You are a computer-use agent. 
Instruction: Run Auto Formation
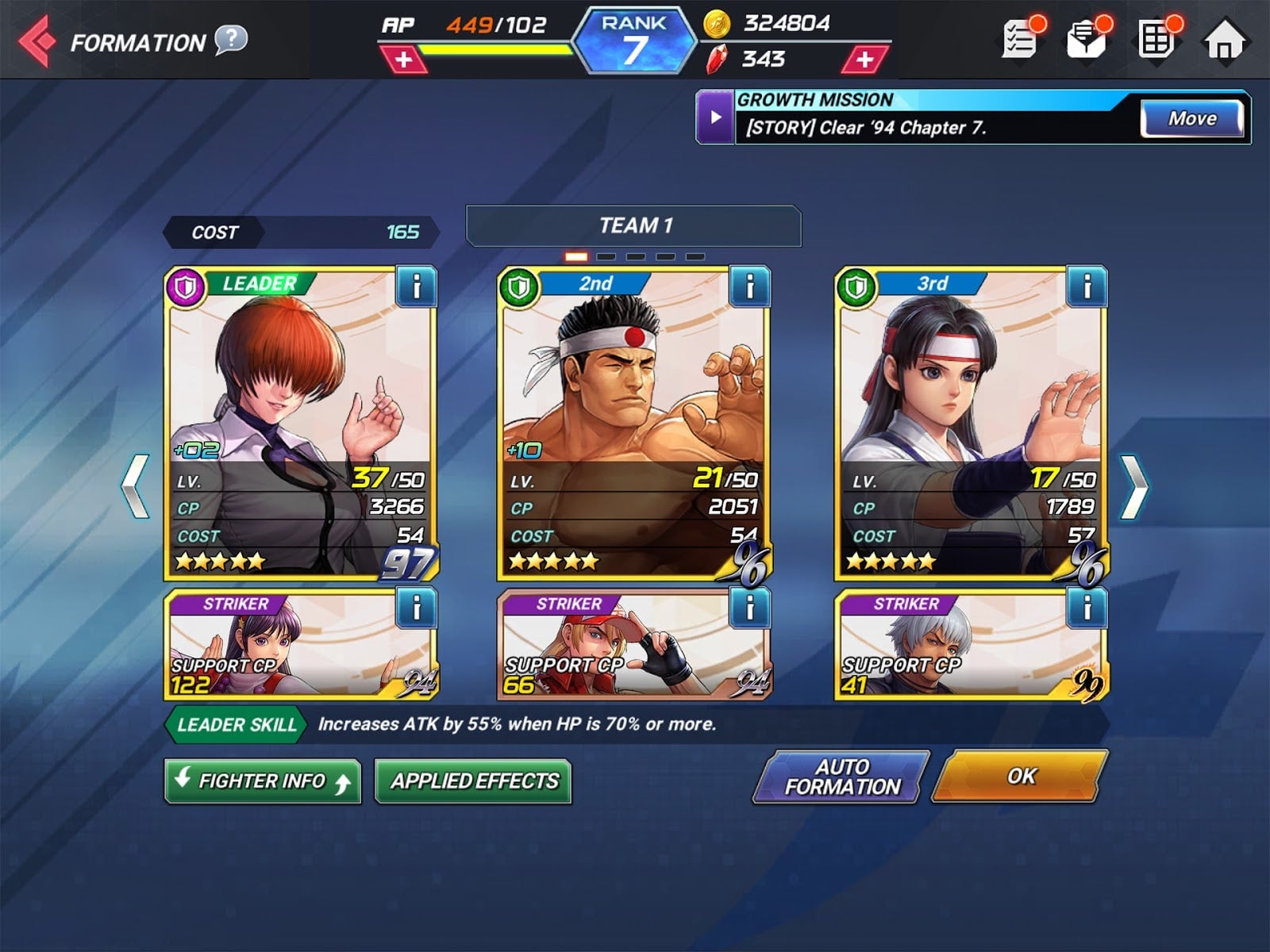pyautogui.click(x=841, y=777)
